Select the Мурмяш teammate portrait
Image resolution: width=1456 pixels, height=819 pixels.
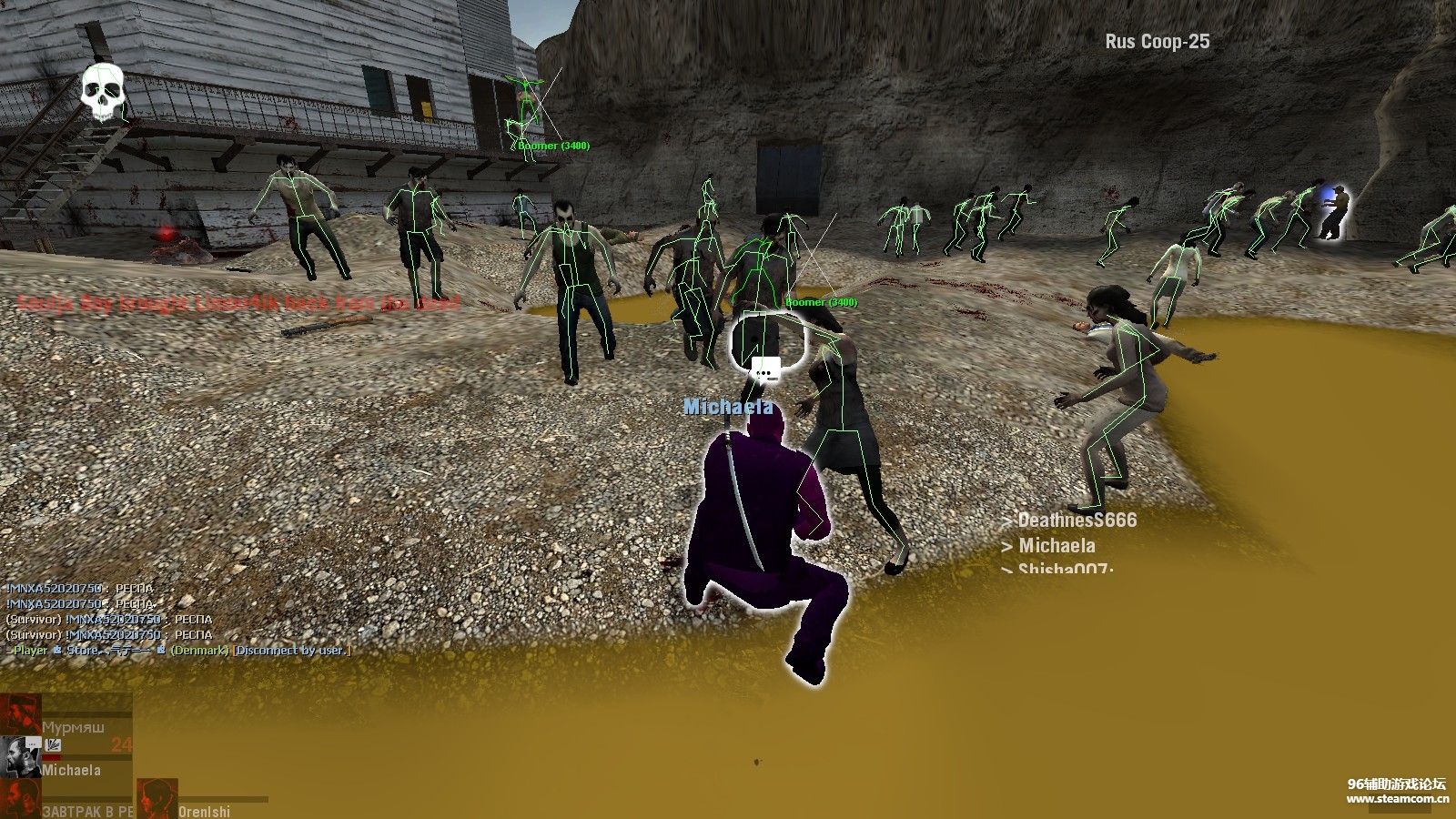click(20, 713)
